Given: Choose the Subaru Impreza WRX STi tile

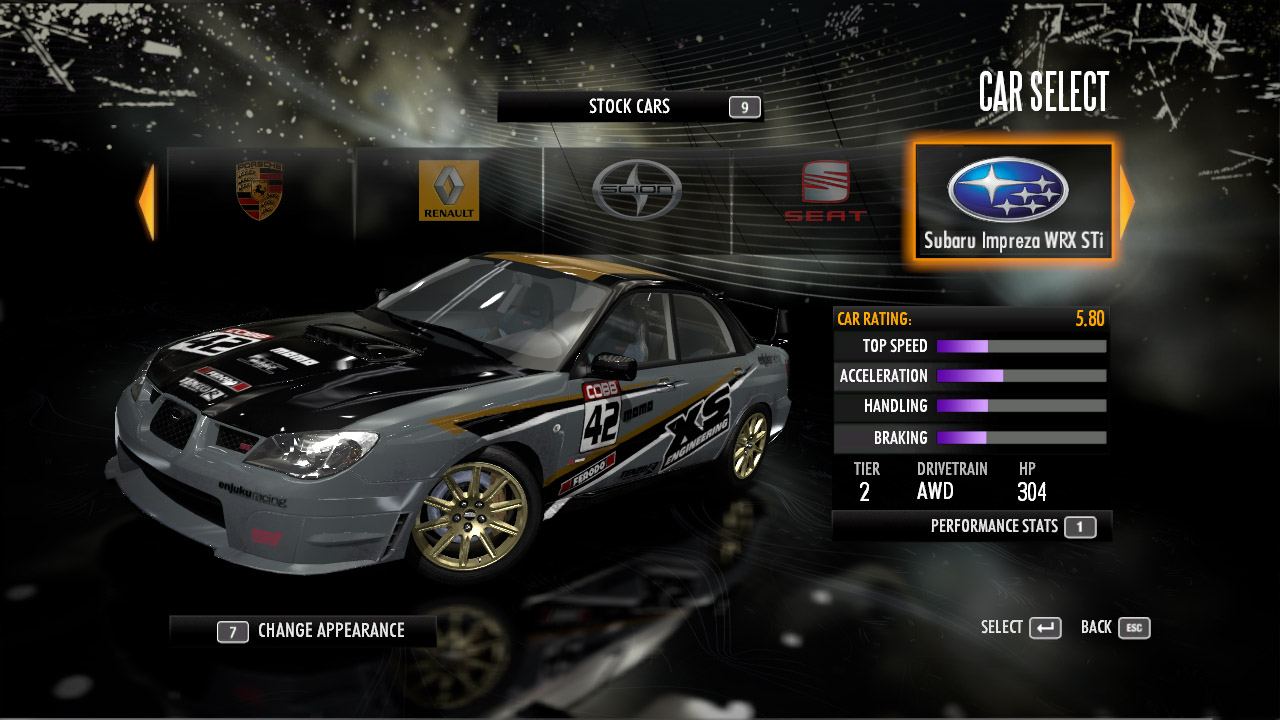Looking at the screenshot, I should pos(1013,201).
